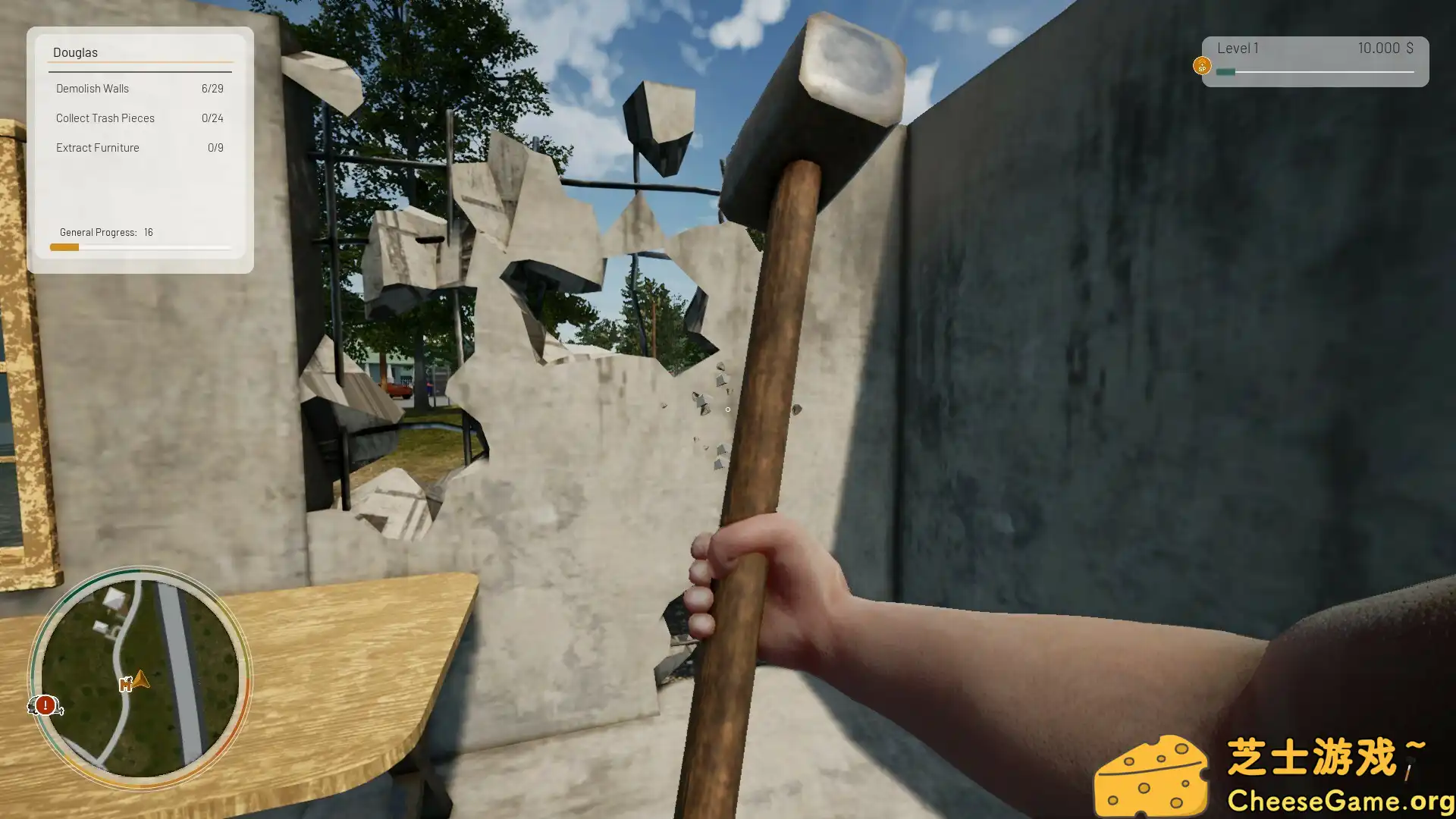Click the Level 1 label
This screenshot has height=819, width=1456.
click(x=1238, y=47)
